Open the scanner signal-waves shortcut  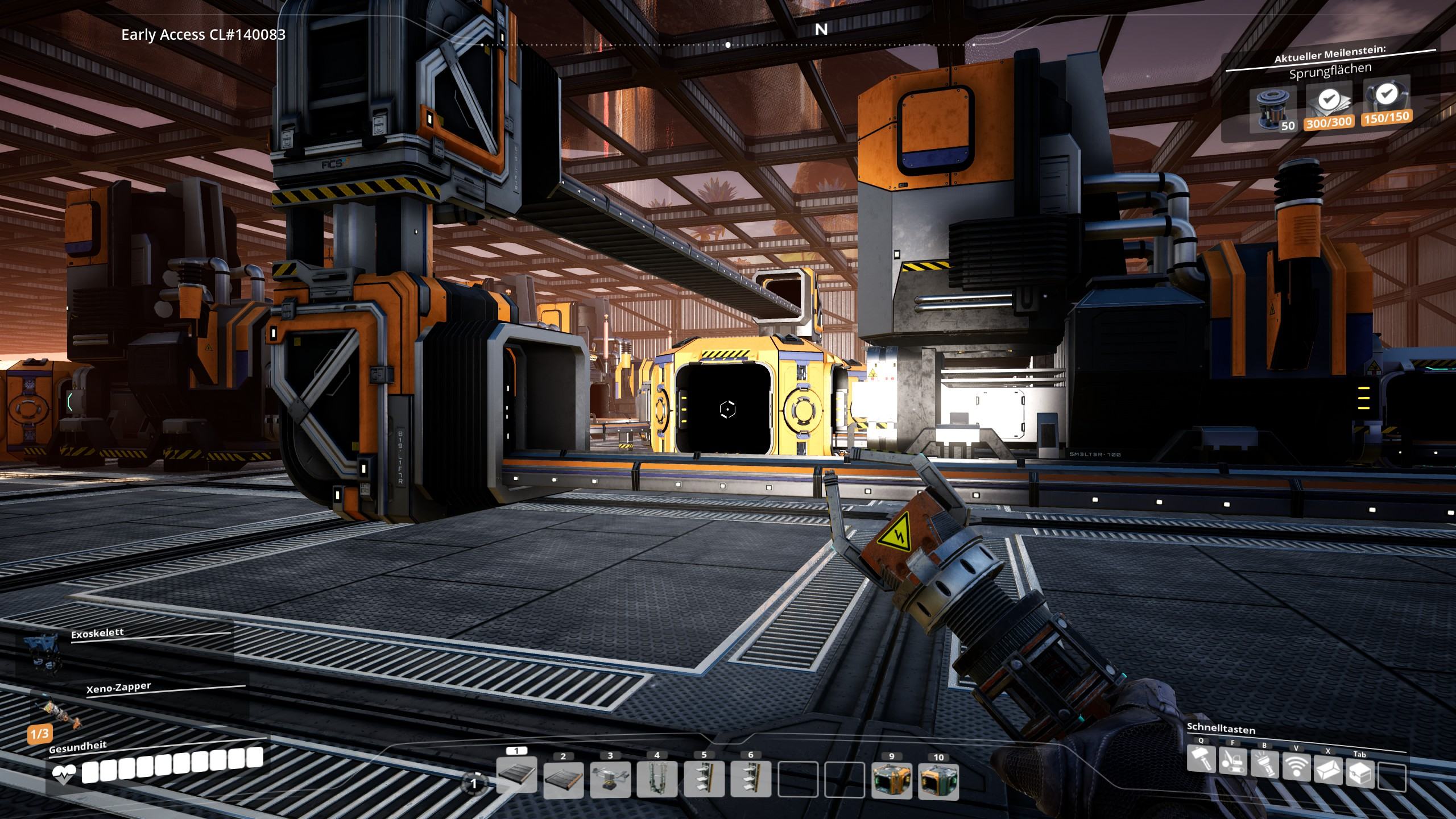click(1296, 767)
